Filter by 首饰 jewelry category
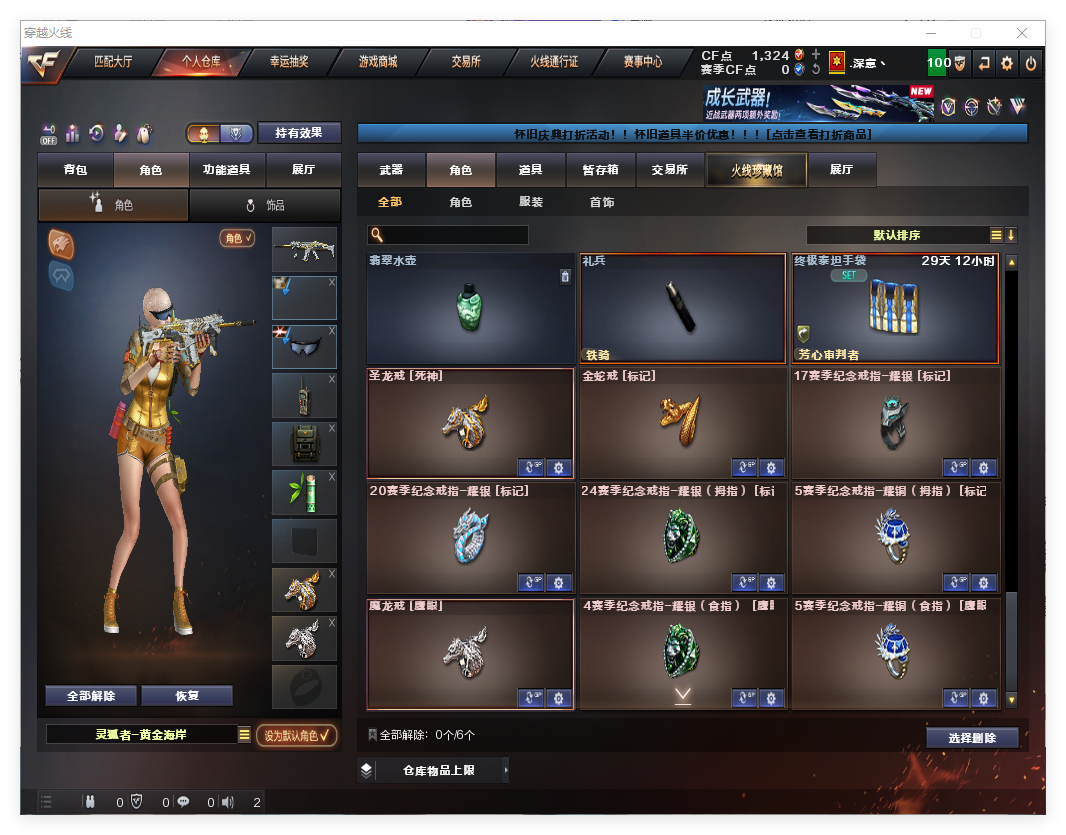 pyautogui.click(x=602, y=202)
